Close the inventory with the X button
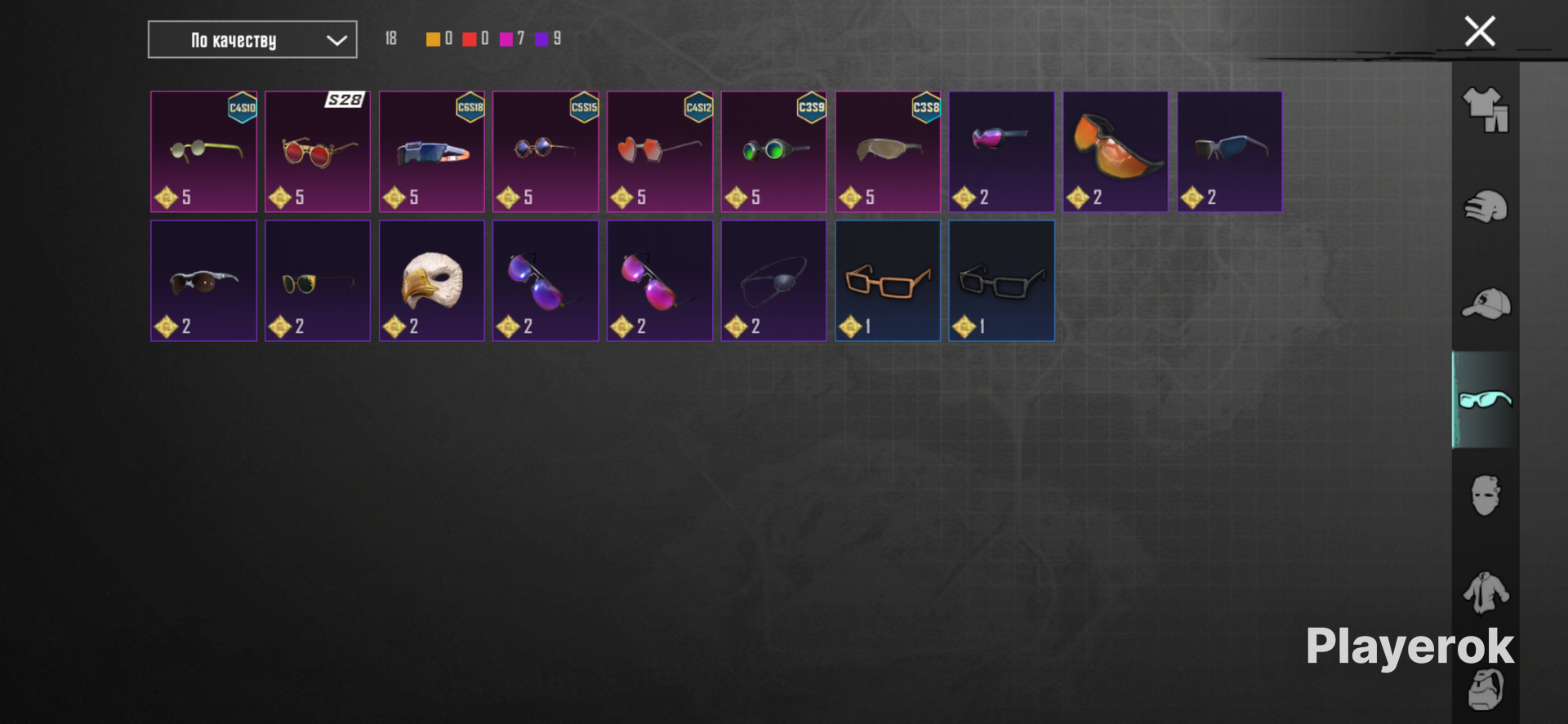Viewport: 1568px width, 724px height. click(x=1479, y=32)
